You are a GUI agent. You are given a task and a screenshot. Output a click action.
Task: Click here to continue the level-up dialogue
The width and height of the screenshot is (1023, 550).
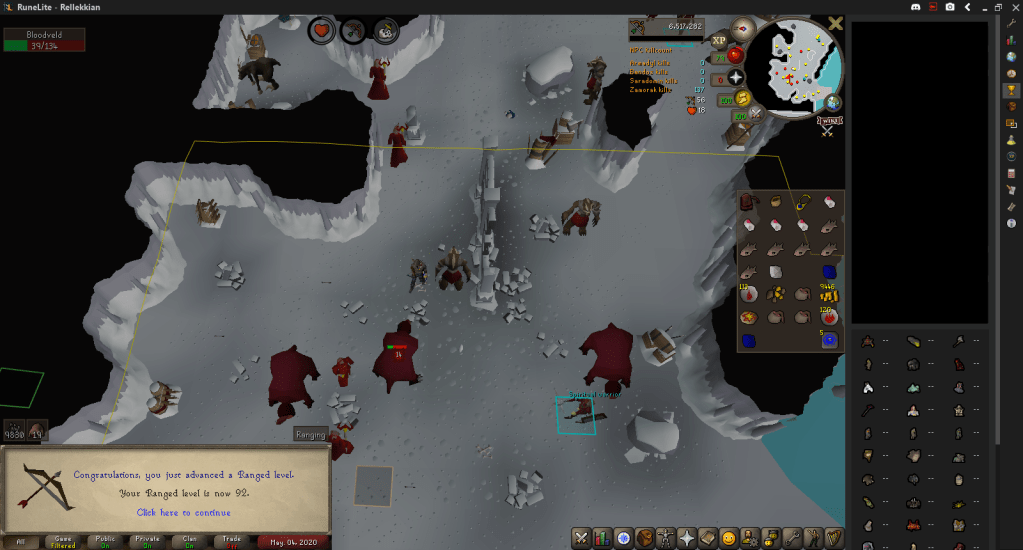click(183, 512)
